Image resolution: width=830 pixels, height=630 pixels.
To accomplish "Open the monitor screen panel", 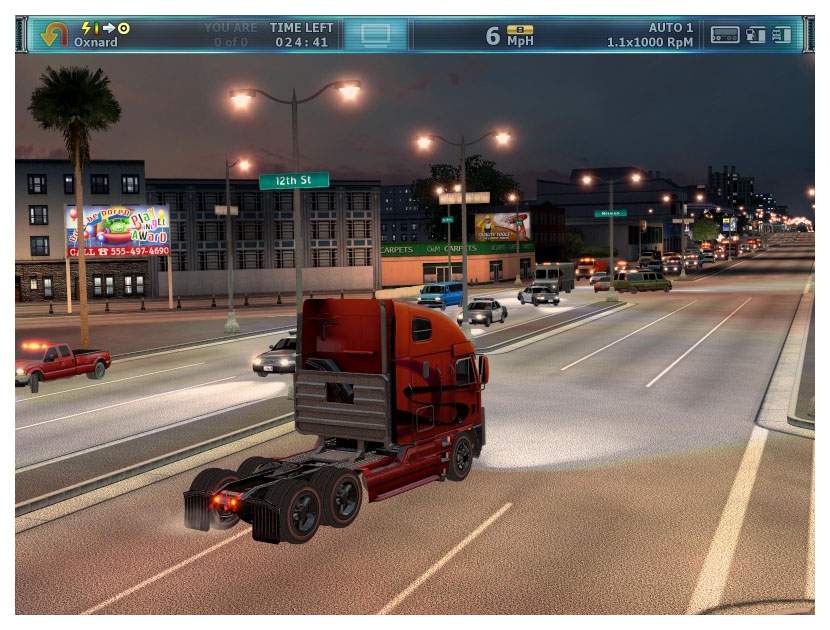I will 375,34.
